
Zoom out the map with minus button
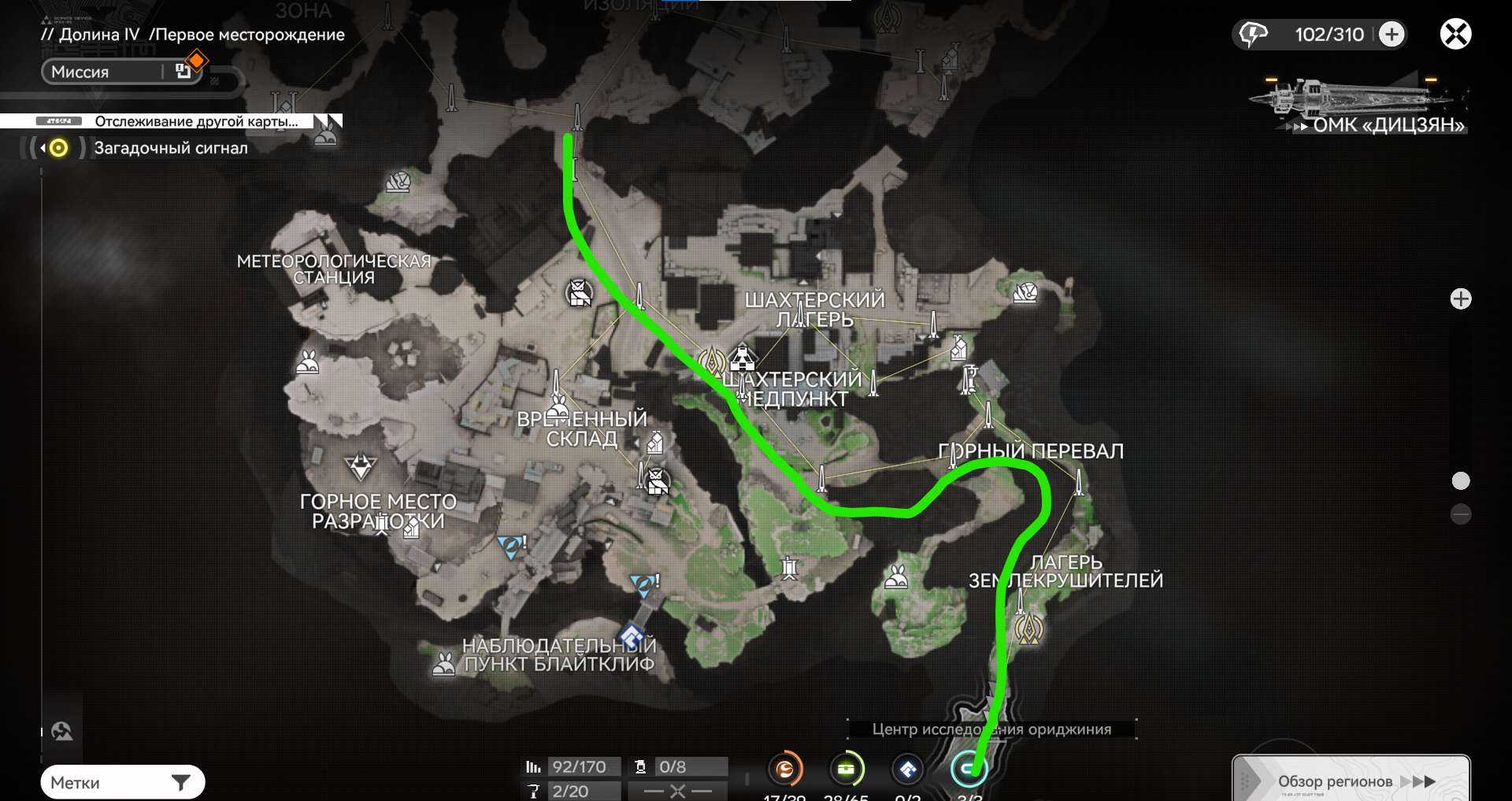pos(1461,514)
